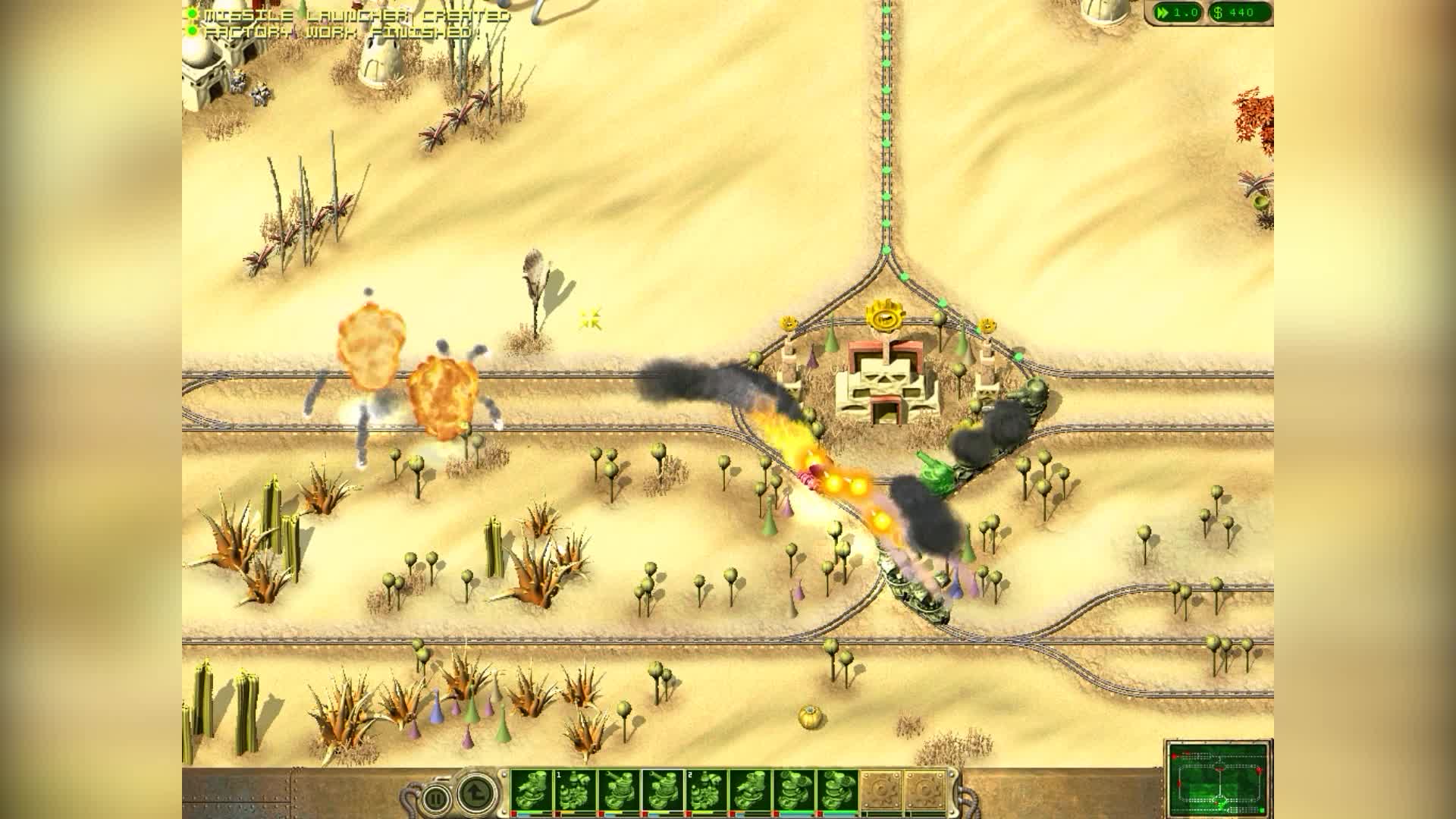Change game speed via fast-forward indicator
This screenshot has height=819, width=1456.
[x=1175, y=12]
